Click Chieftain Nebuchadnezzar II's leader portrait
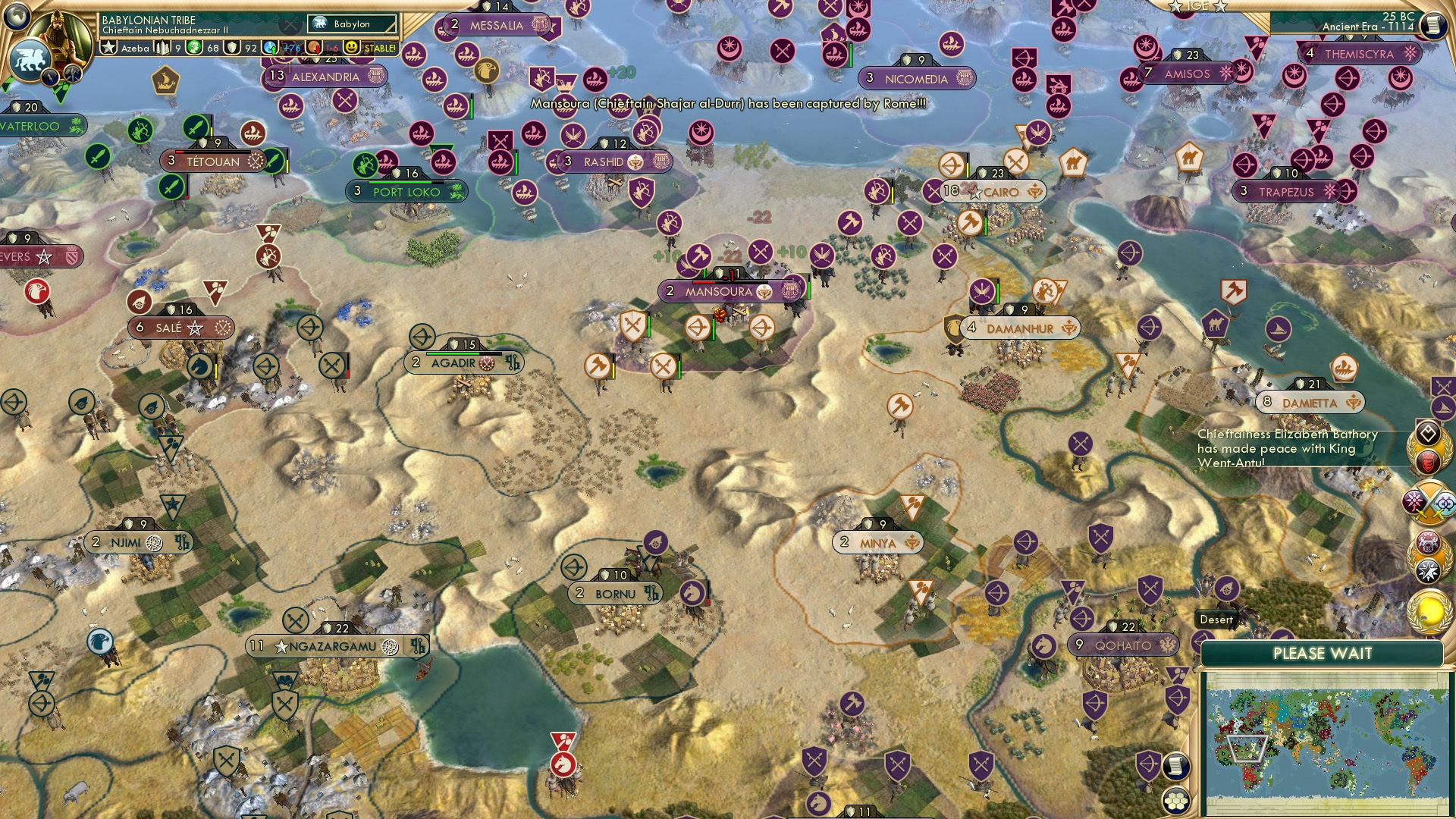 pos(58,34)
